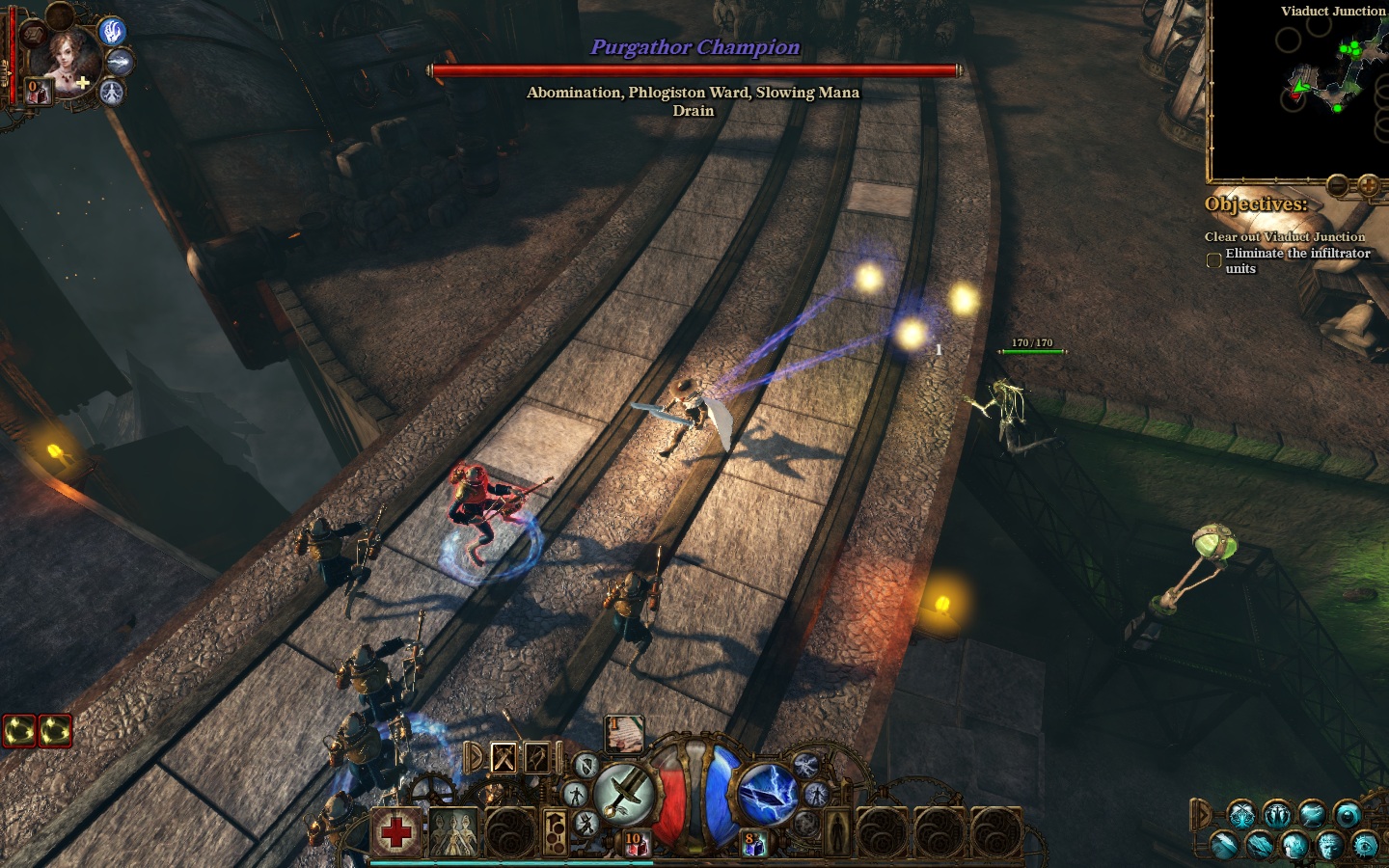Viewport: 1389px width, 868px height.
Task: Select the stone face aura icon
Action: point(1330,845)
